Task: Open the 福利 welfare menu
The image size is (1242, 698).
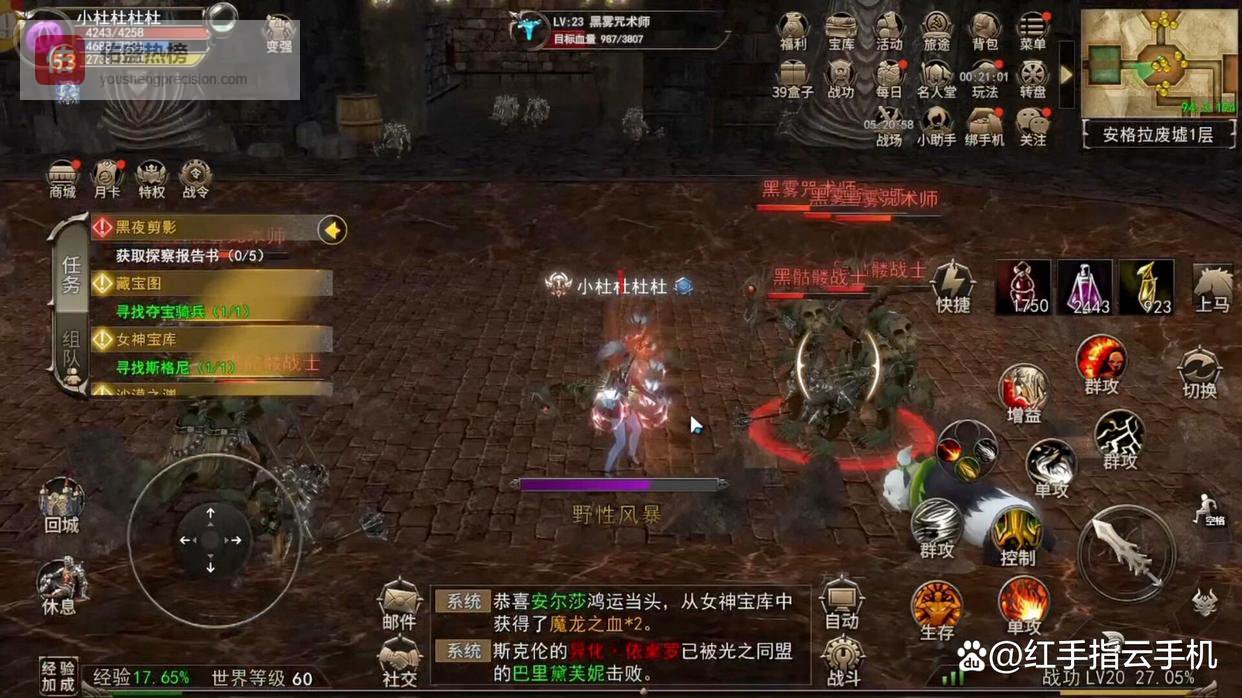Action: tap(792, 30)
